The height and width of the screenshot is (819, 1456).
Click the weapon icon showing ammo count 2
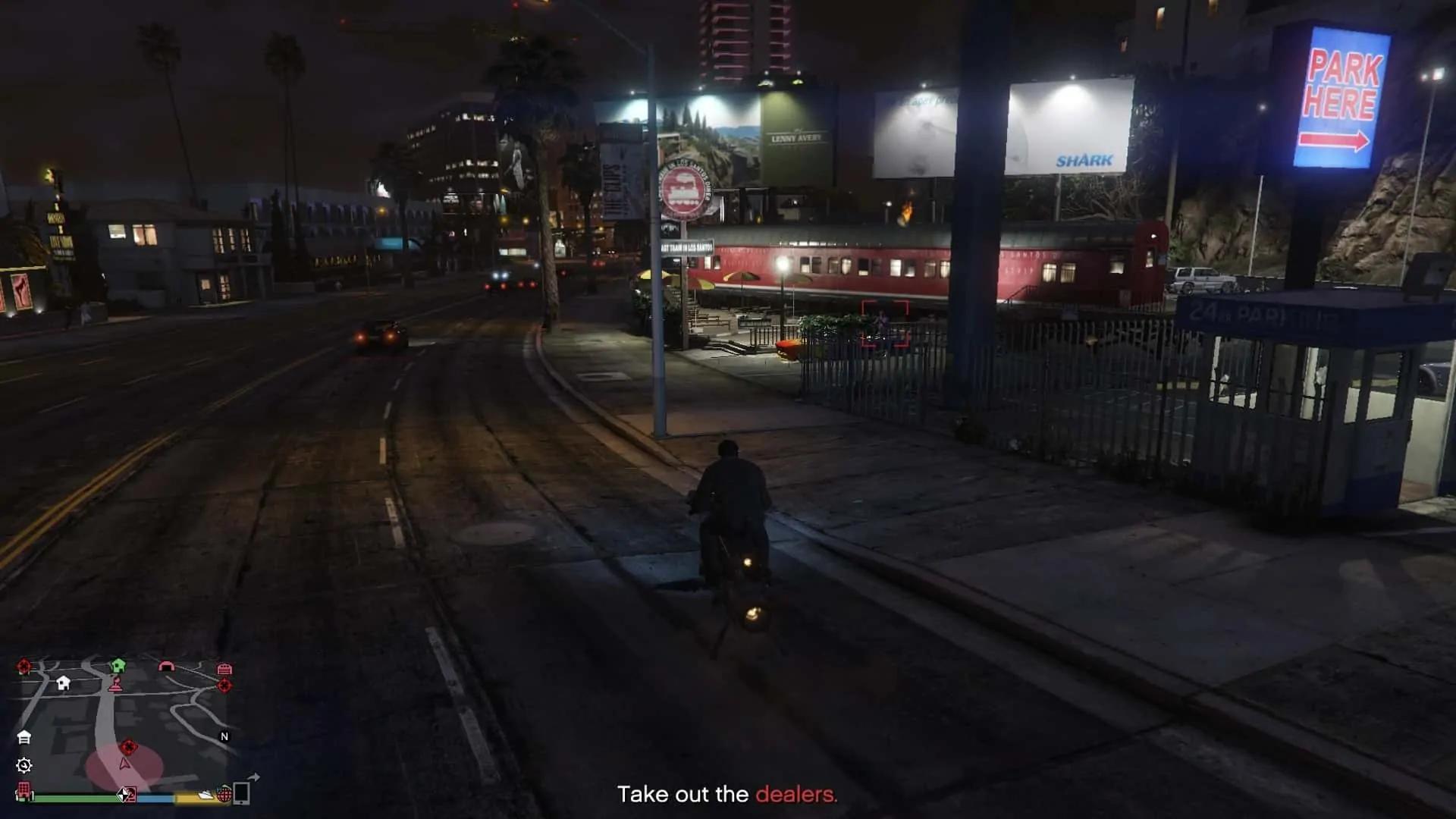128,796
